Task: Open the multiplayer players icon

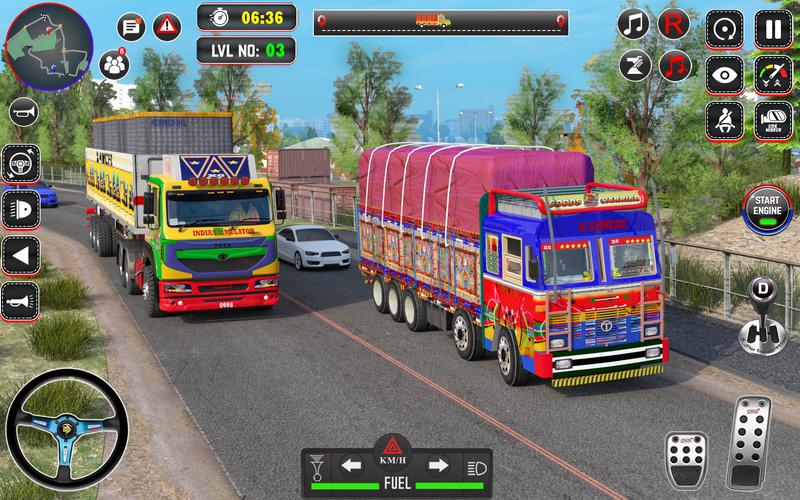Action: (x=115, y=65)
